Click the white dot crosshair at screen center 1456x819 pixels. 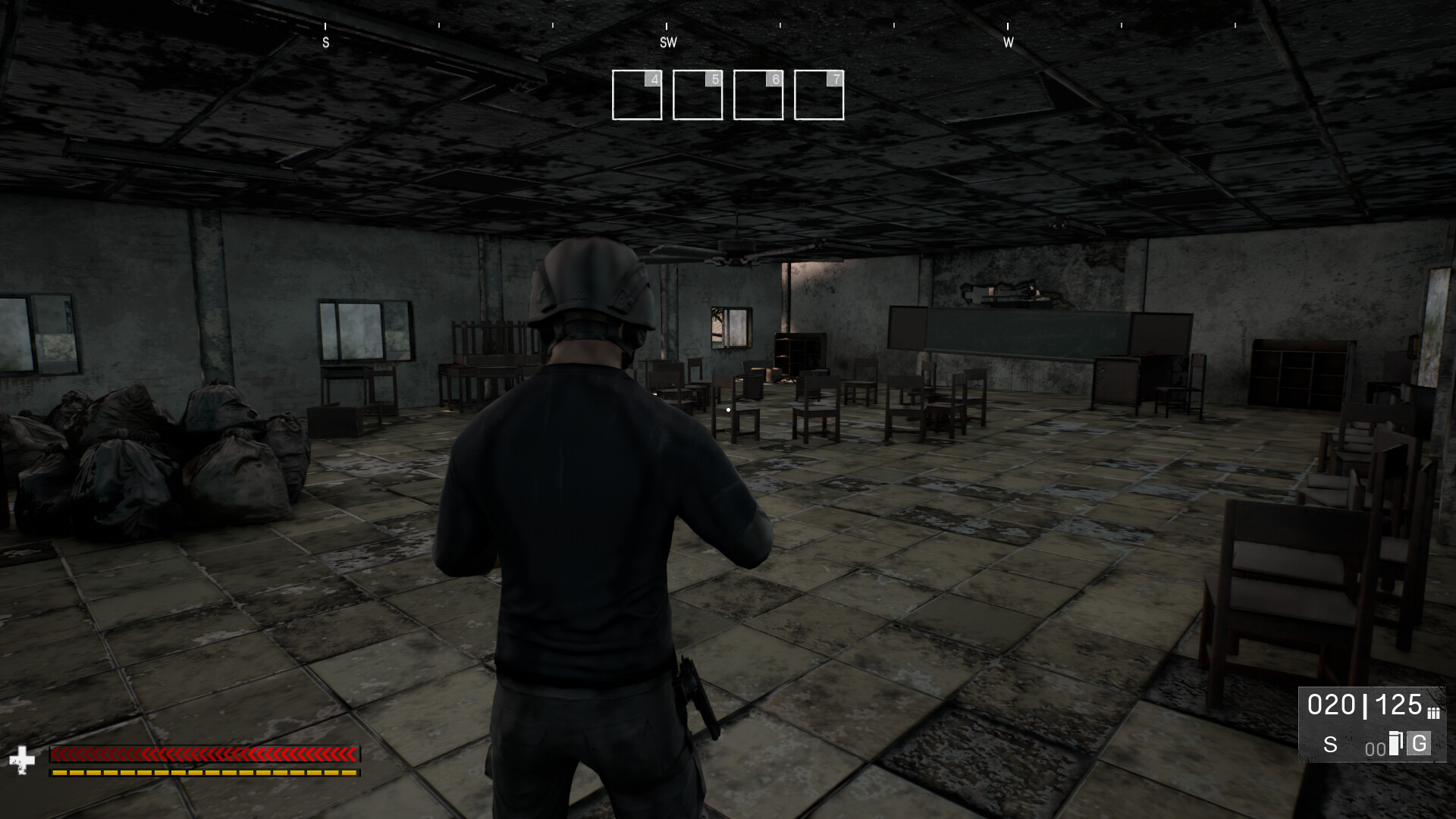pos(728,409)
